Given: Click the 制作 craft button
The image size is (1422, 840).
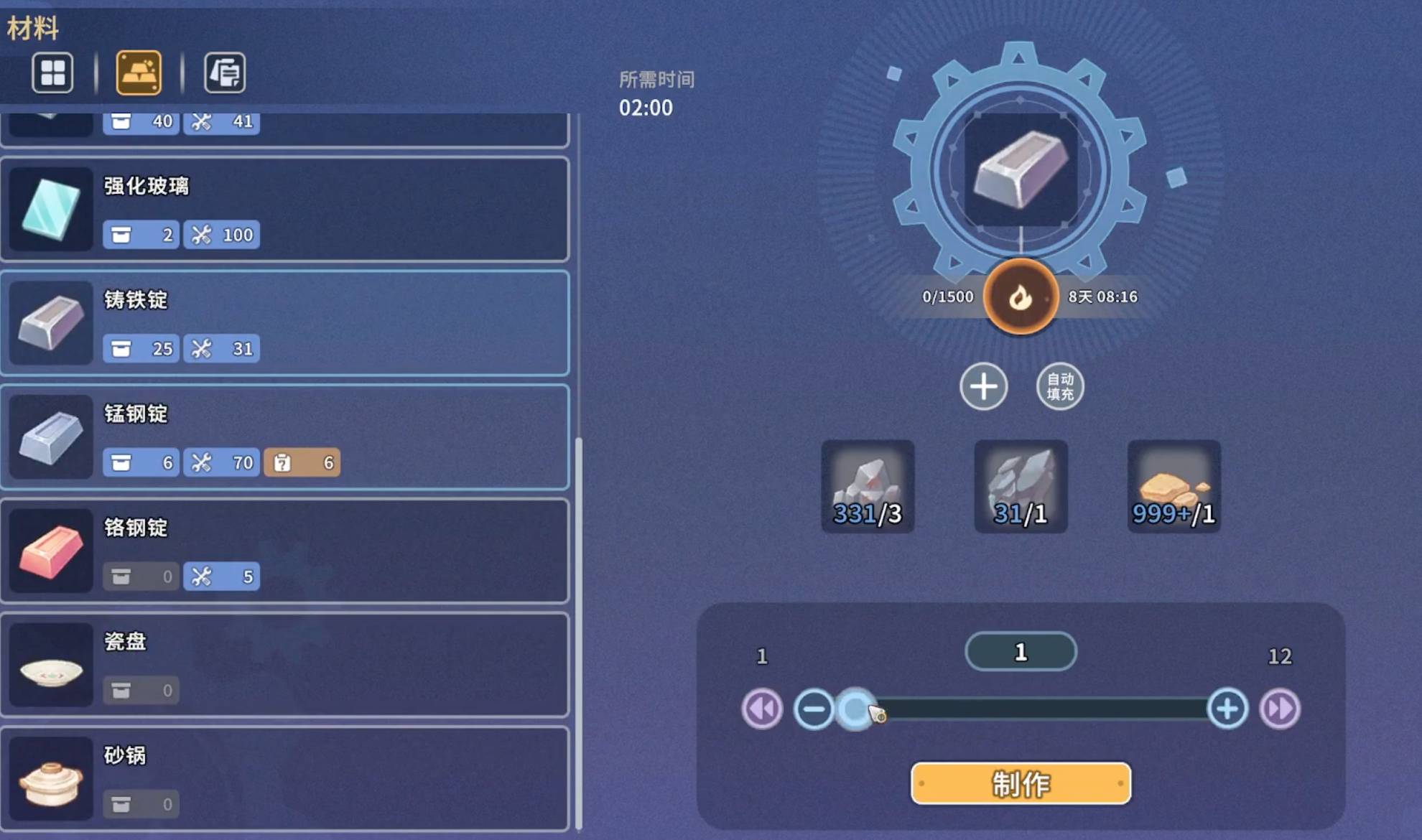Looking at the screenshot, I should 1020,783.
